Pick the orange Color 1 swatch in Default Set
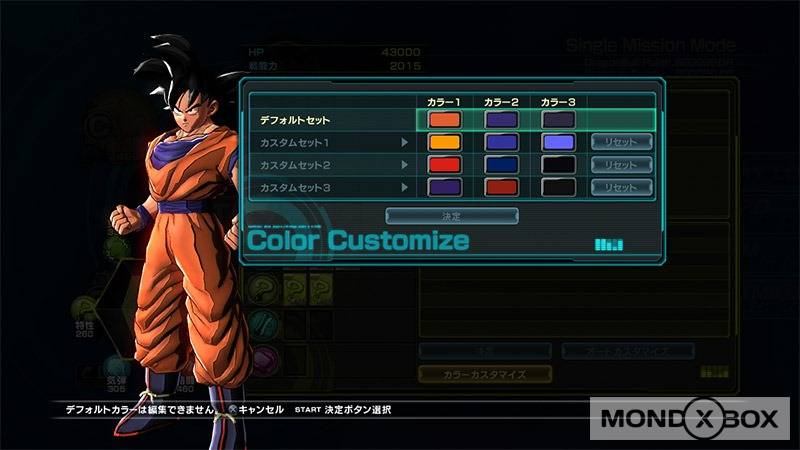 click(444, 120)
